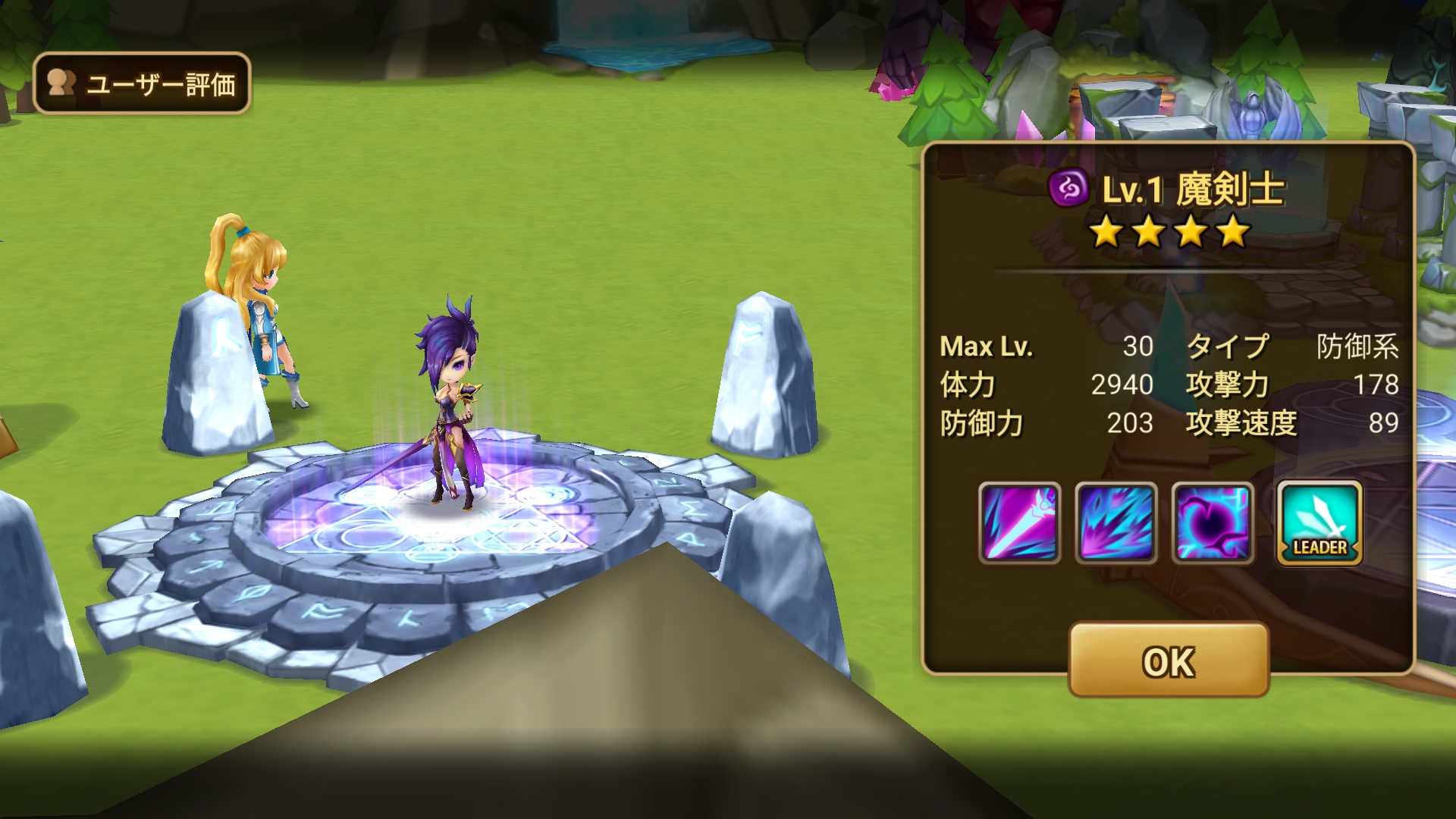
Task: Confirm with the OK button
Action: click(1169, 661)
